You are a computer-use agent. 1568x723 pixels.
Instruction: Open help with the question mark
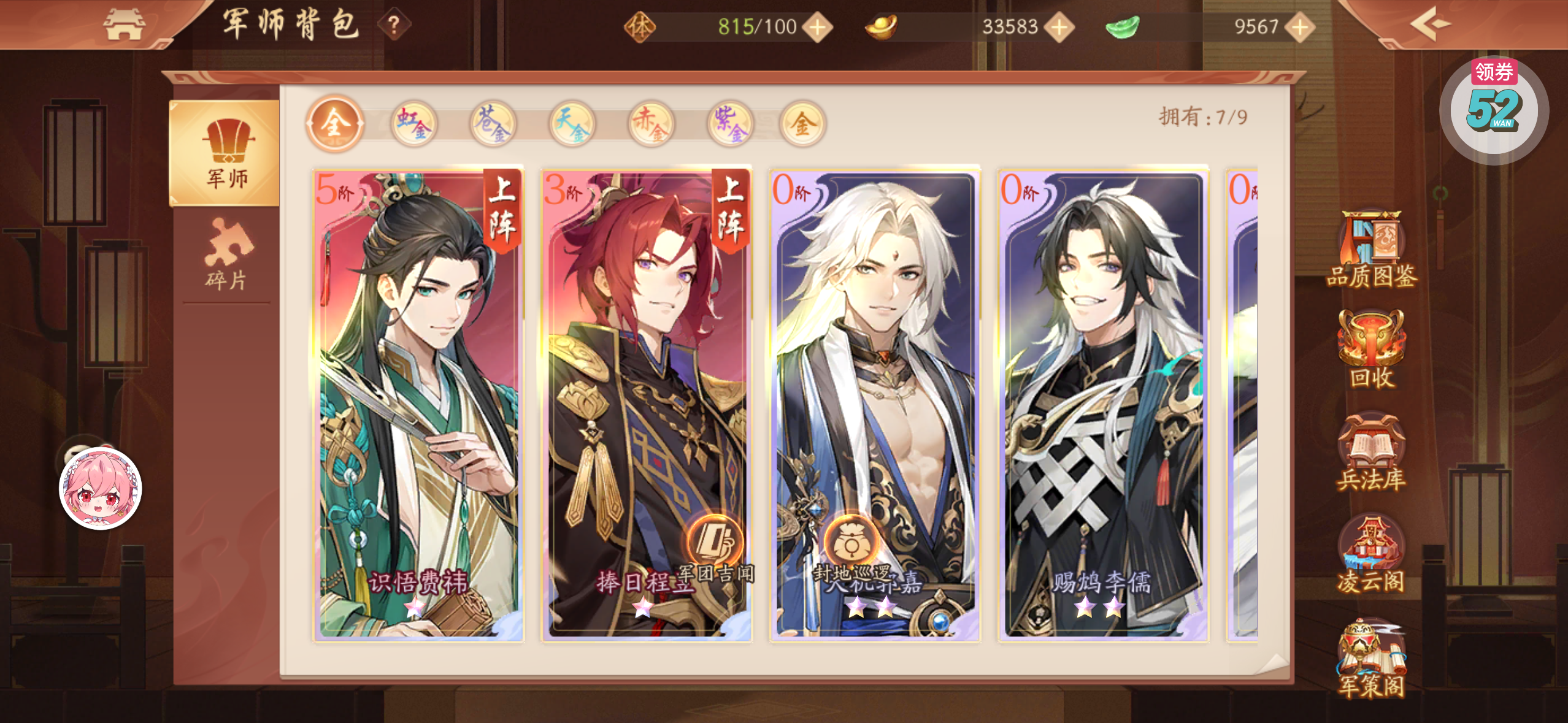(394, 25)
